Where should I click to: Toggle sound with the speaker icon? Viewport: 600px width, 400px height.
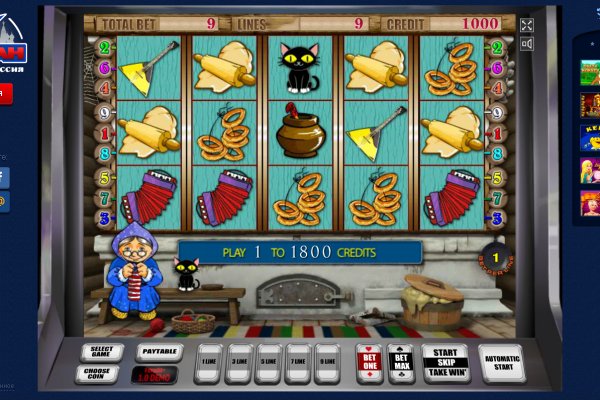[527, 43]
